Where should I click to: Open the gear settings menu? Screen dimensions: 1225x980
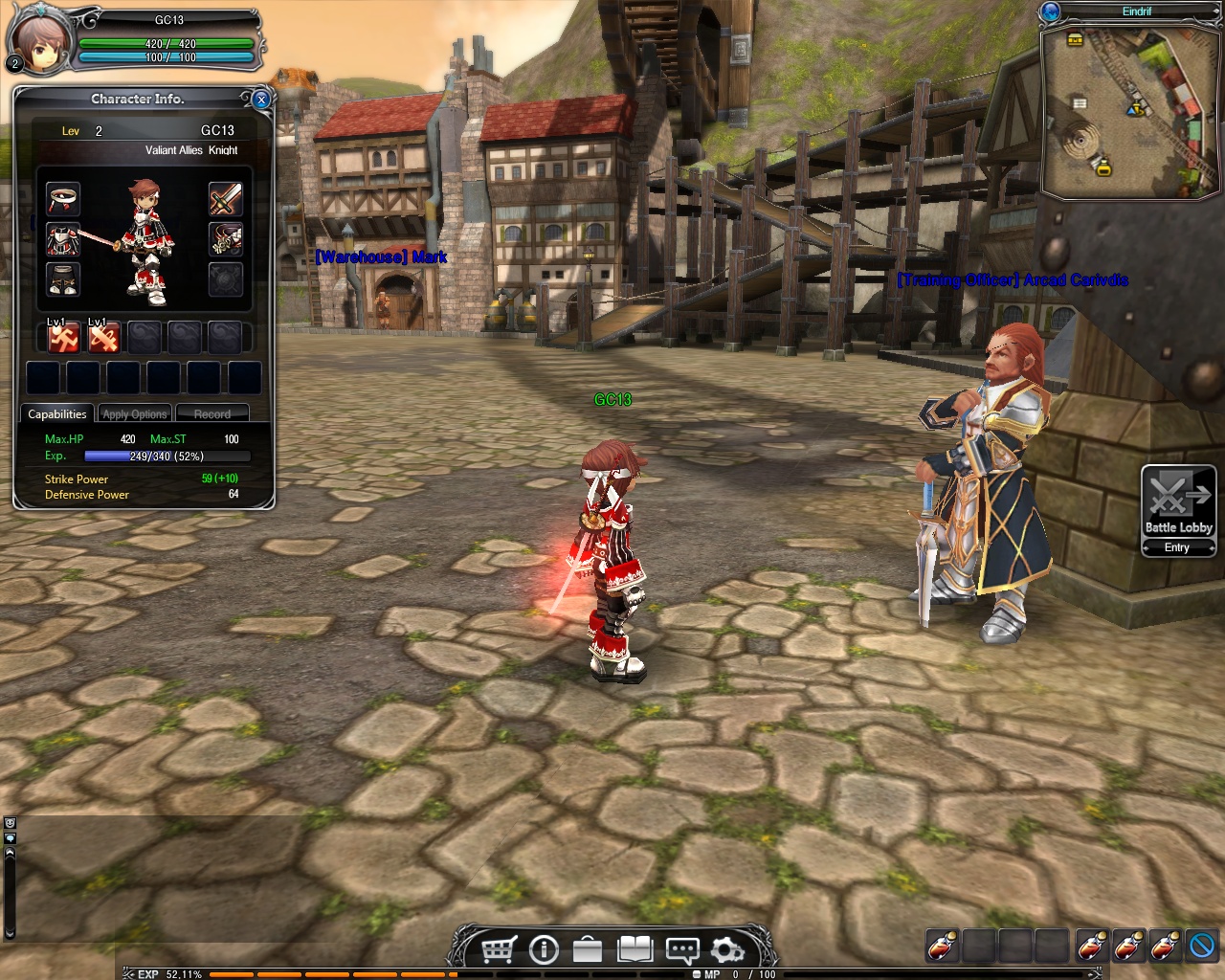click(727, 949)
